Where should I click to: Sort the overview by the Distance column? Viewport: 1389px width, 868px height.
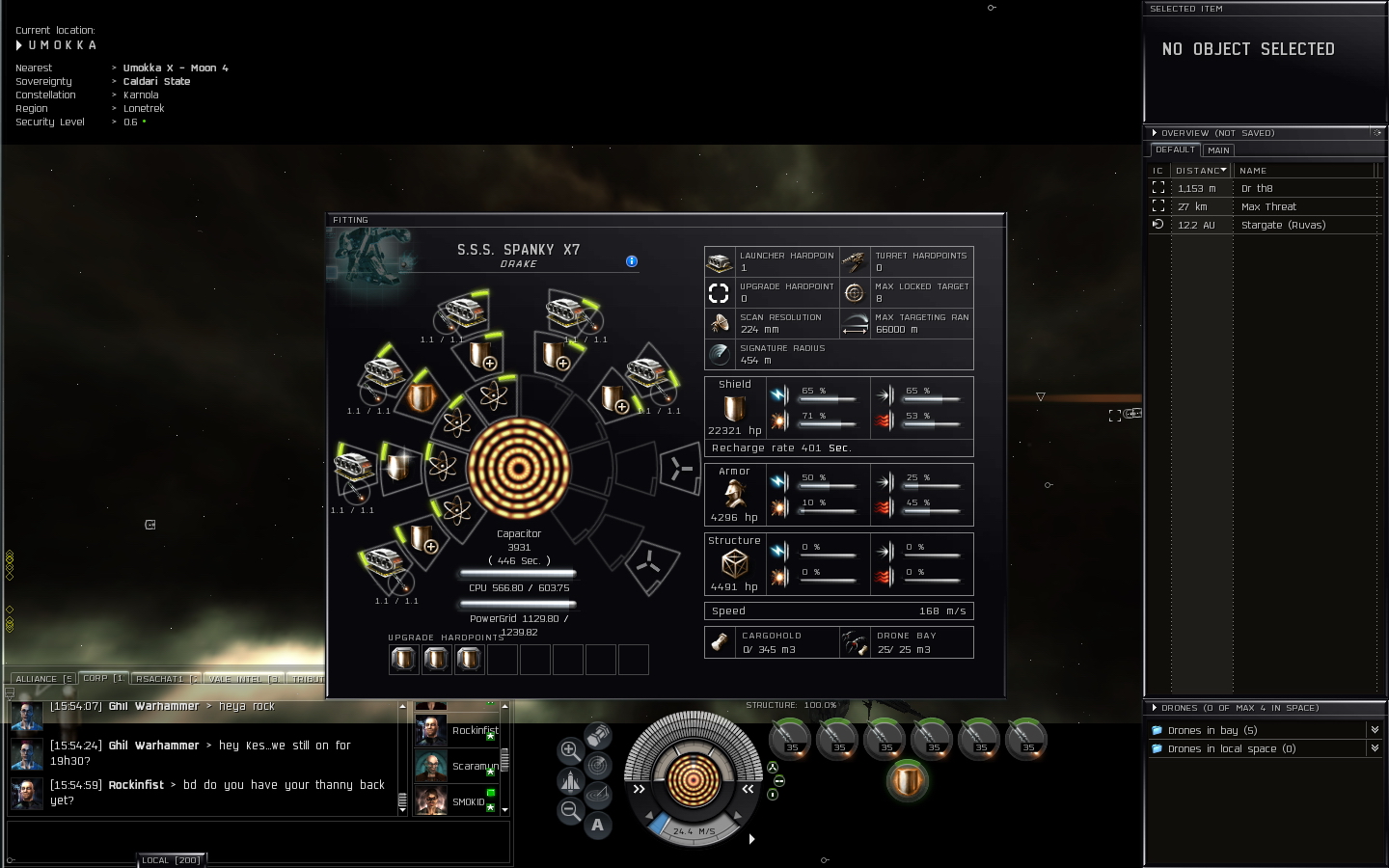[1200, 171]
